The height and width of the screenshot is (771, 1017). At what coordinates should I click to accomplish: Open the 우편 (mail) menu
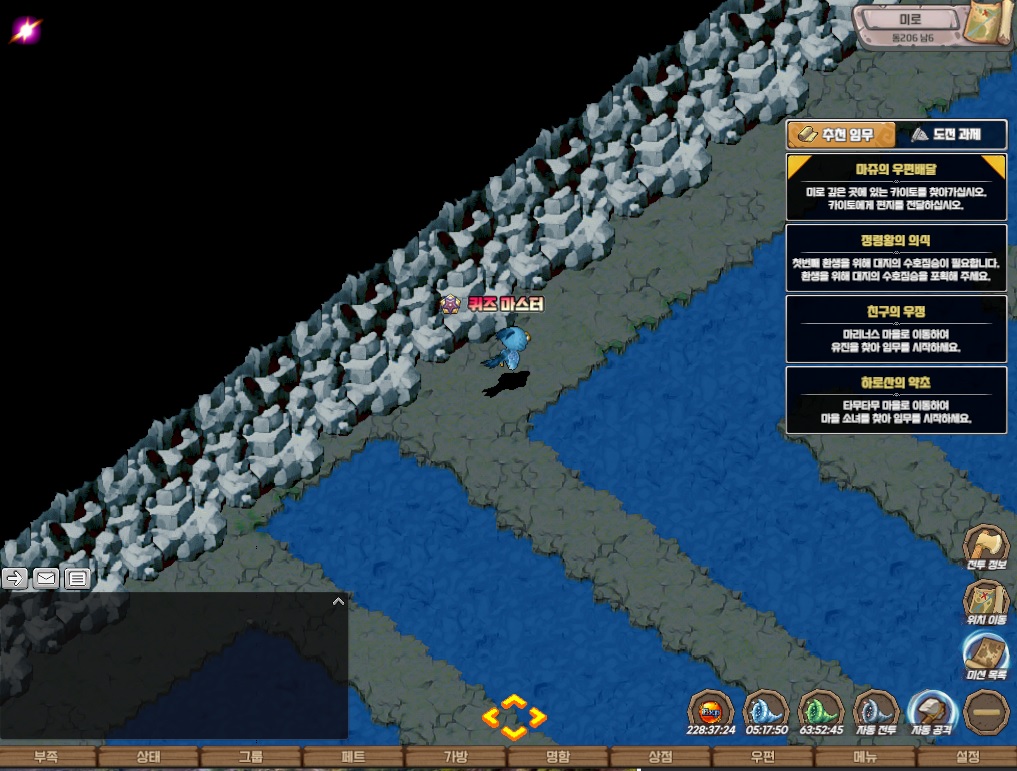[x=762, y=757]
